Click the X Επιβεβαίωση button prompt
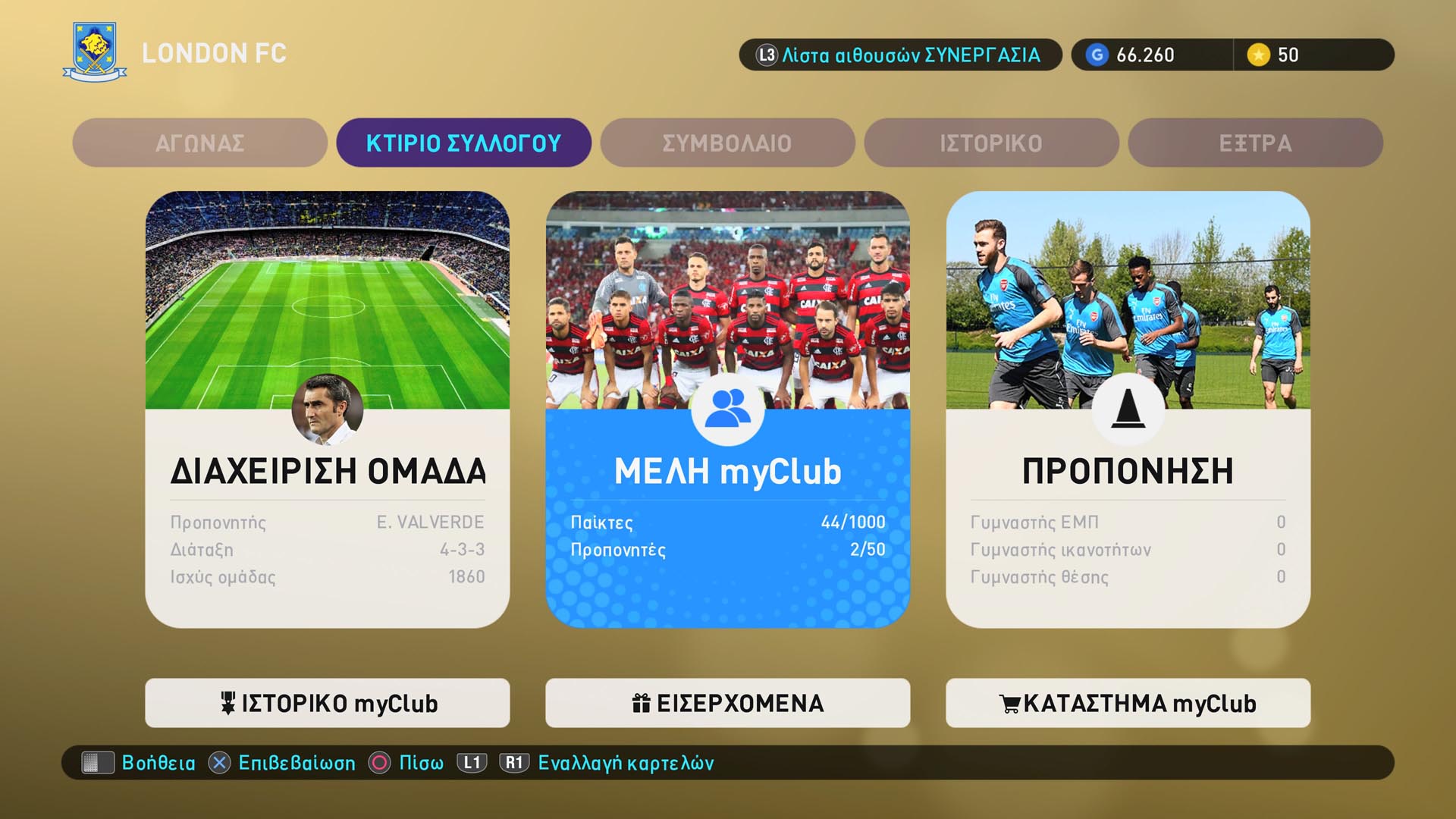1456x819 pixels. tap(220, 764)
